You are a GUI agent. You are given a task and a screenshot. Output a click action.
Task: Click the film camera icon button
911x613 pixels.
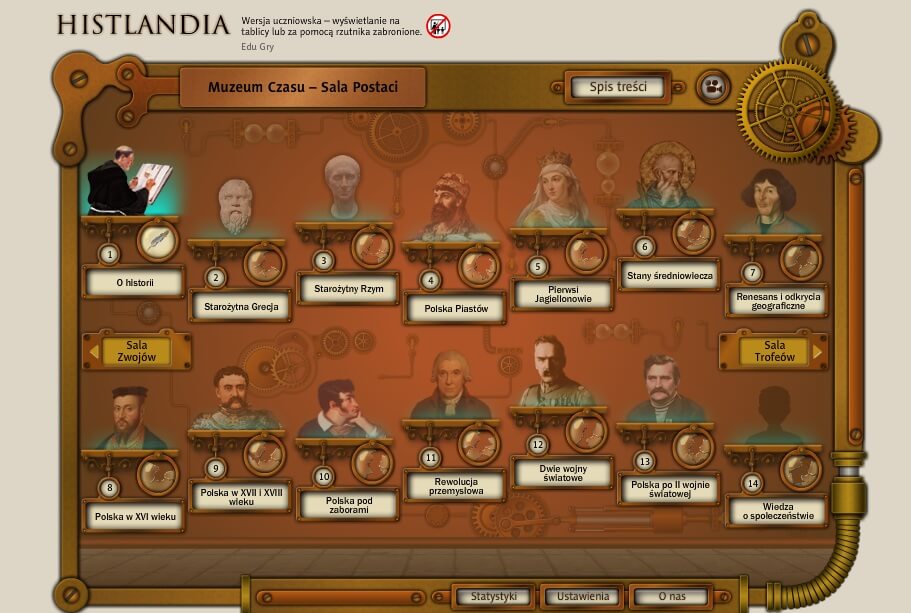[x=712, y=87]
